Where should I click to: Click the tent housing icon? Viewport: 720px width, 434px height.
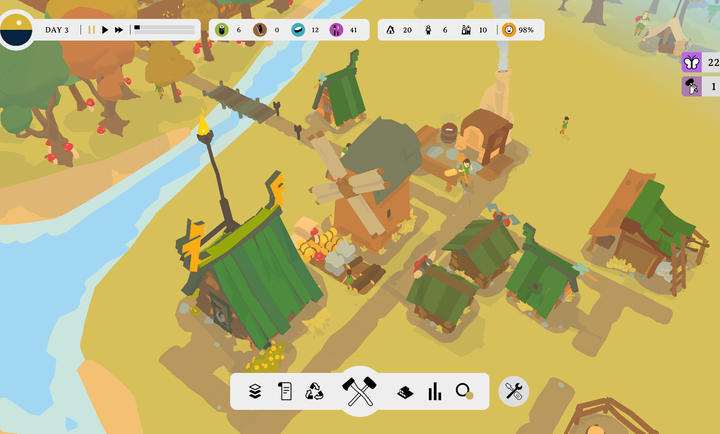[391, 30]
